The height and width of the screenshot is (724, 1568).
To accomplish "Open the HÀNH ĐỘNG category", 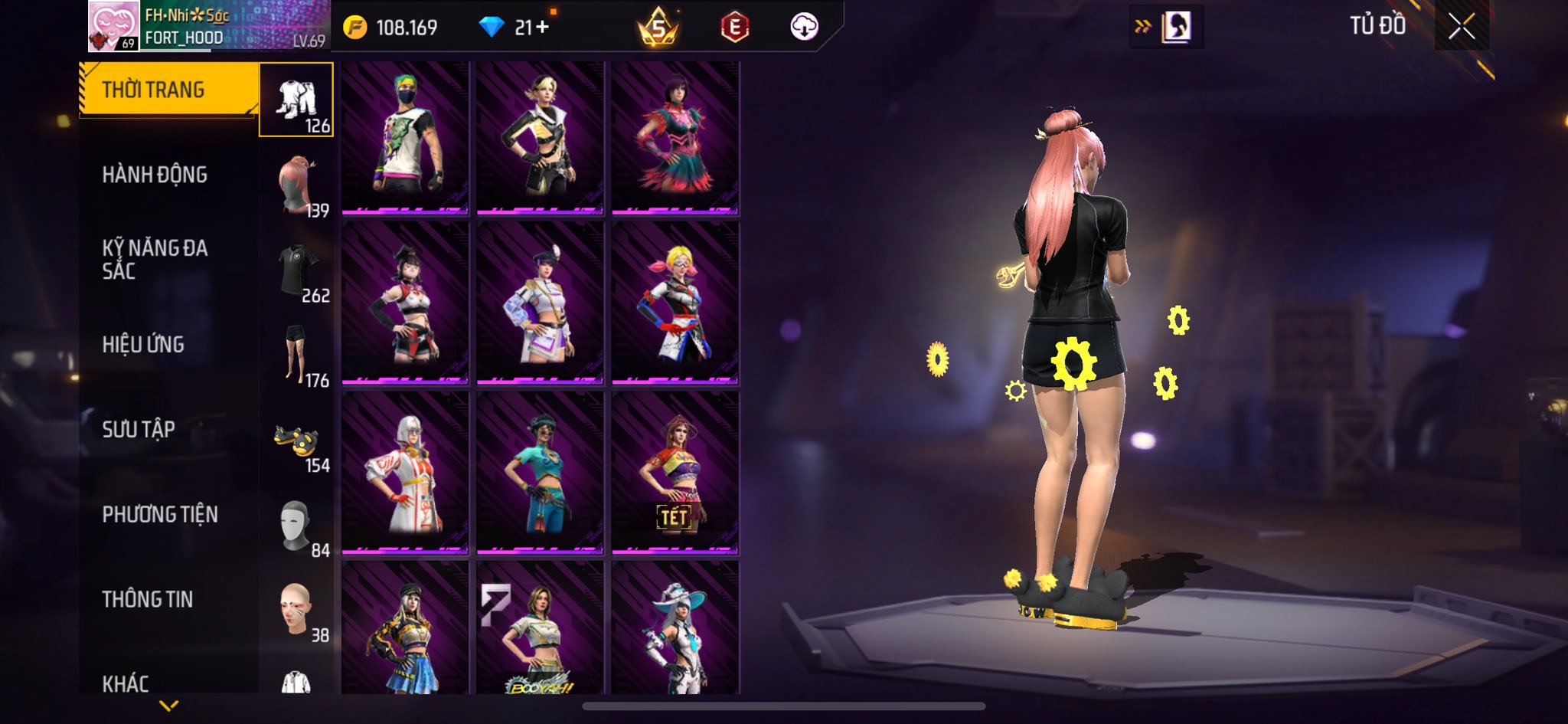I will point(155,175).
